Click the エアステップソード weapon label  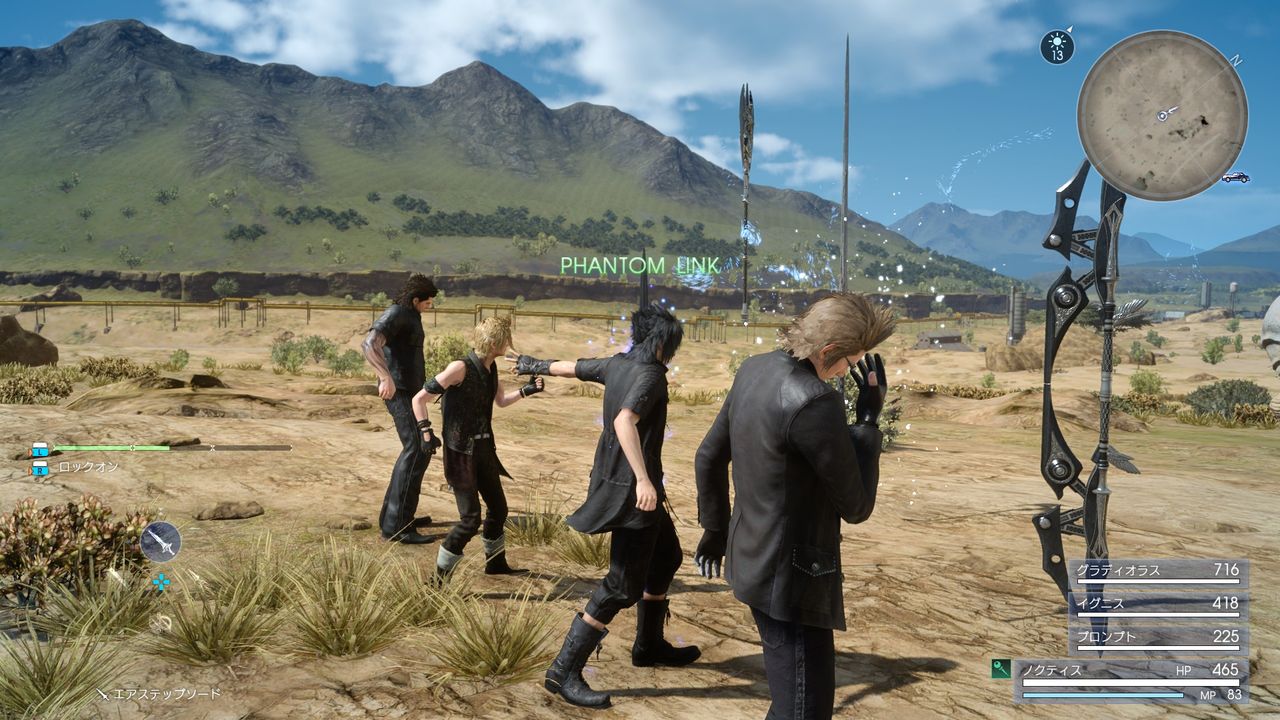(x=165, y=693)
